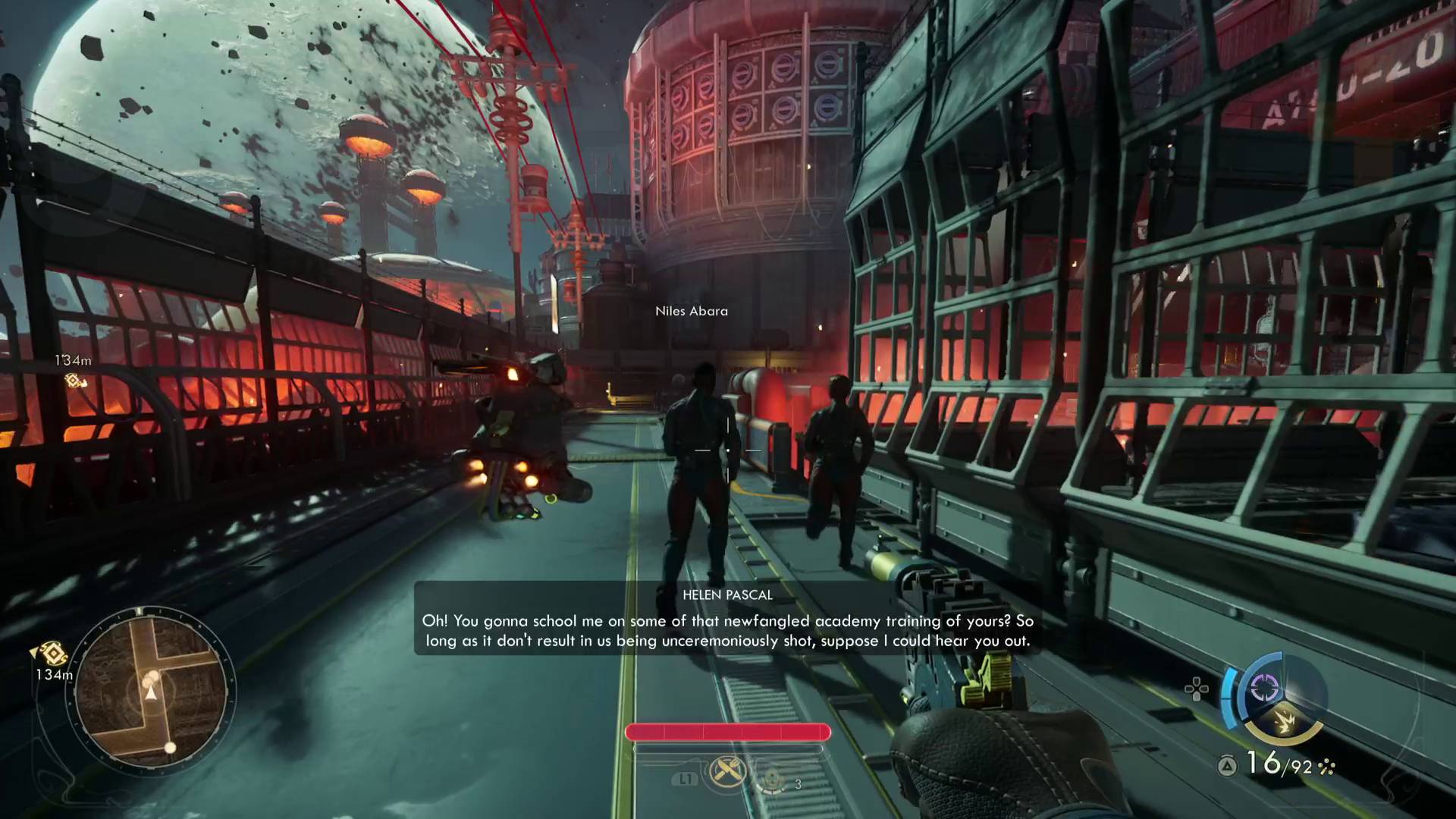
Task: Use the crossed knife and fork consumable
Action: click(727, 773)
